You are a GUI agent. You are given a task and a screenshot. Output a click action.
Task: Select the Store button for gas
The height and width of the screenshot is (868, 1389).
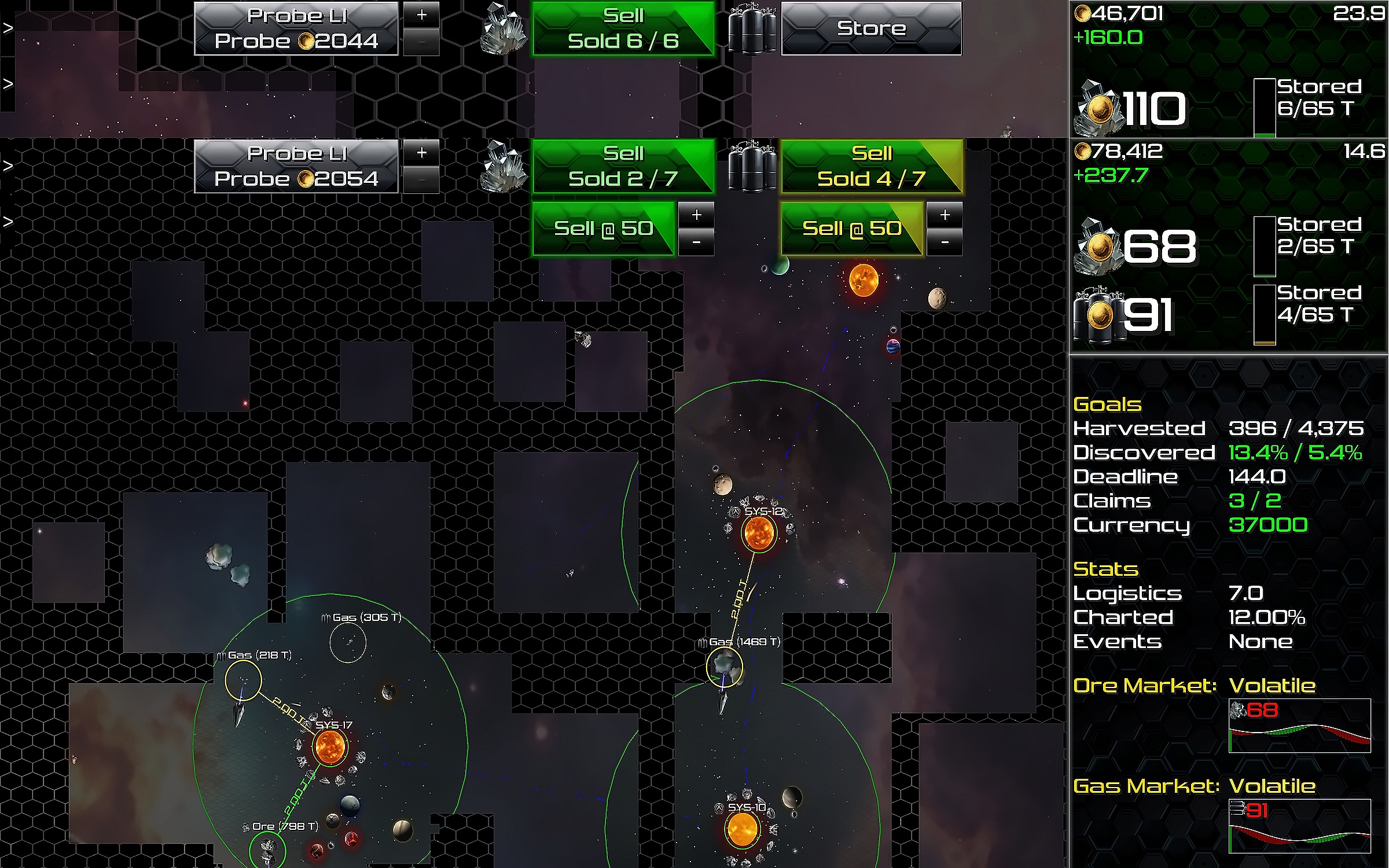coord(871,28)
